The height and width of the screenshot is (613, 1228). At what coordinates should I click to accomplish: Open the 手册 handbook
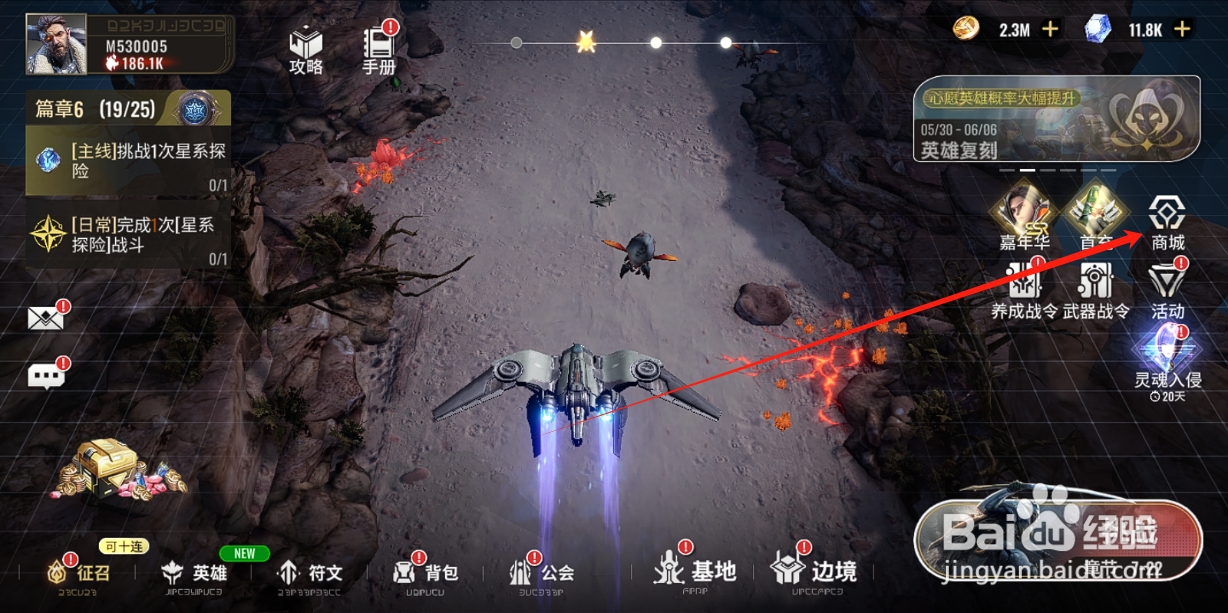coord(379,50)
